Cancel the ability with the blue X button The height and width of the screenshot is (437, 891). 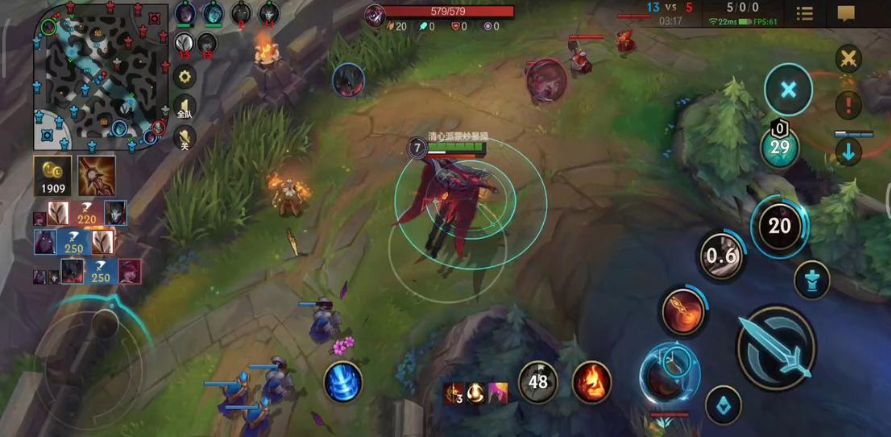tap(788, 91)
